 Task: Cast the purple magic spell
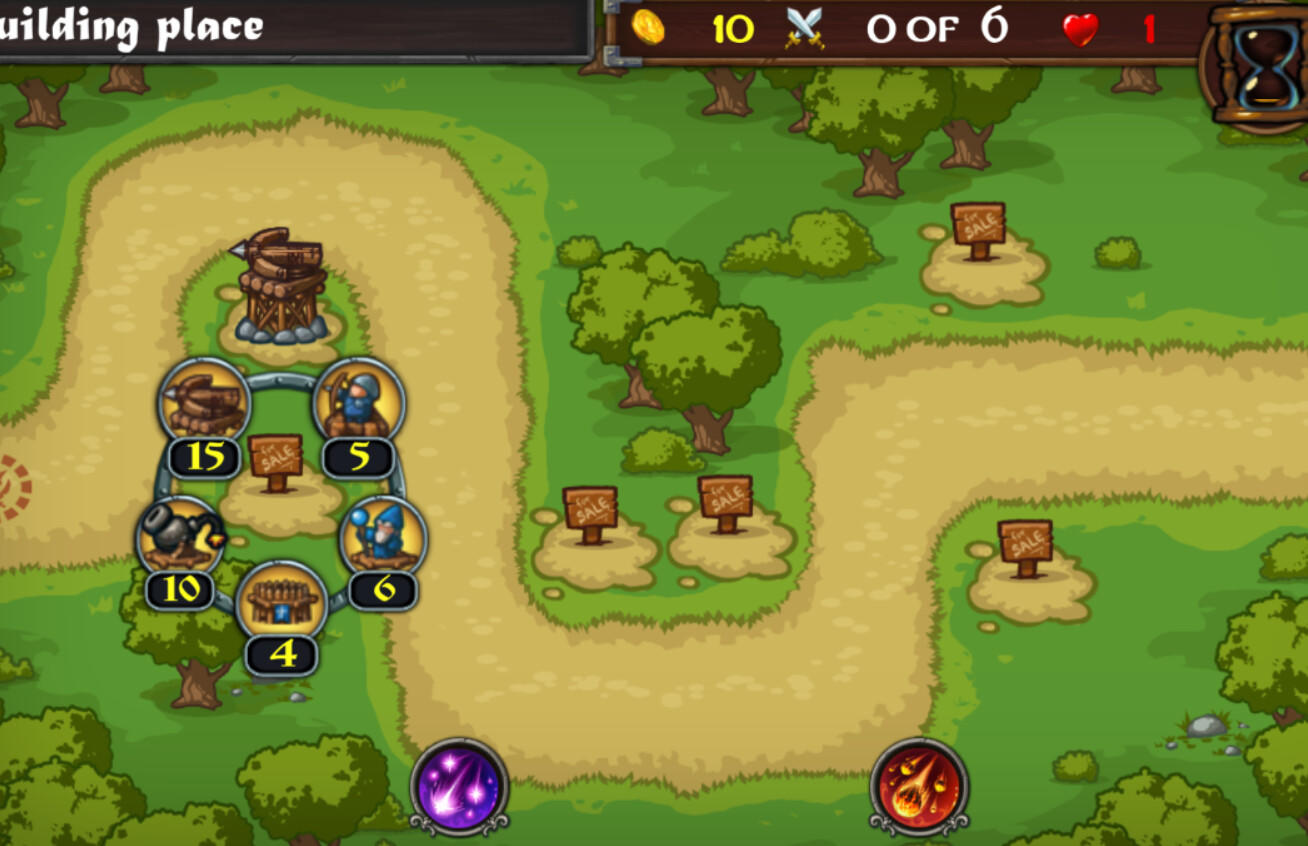[x=458, y=789]
